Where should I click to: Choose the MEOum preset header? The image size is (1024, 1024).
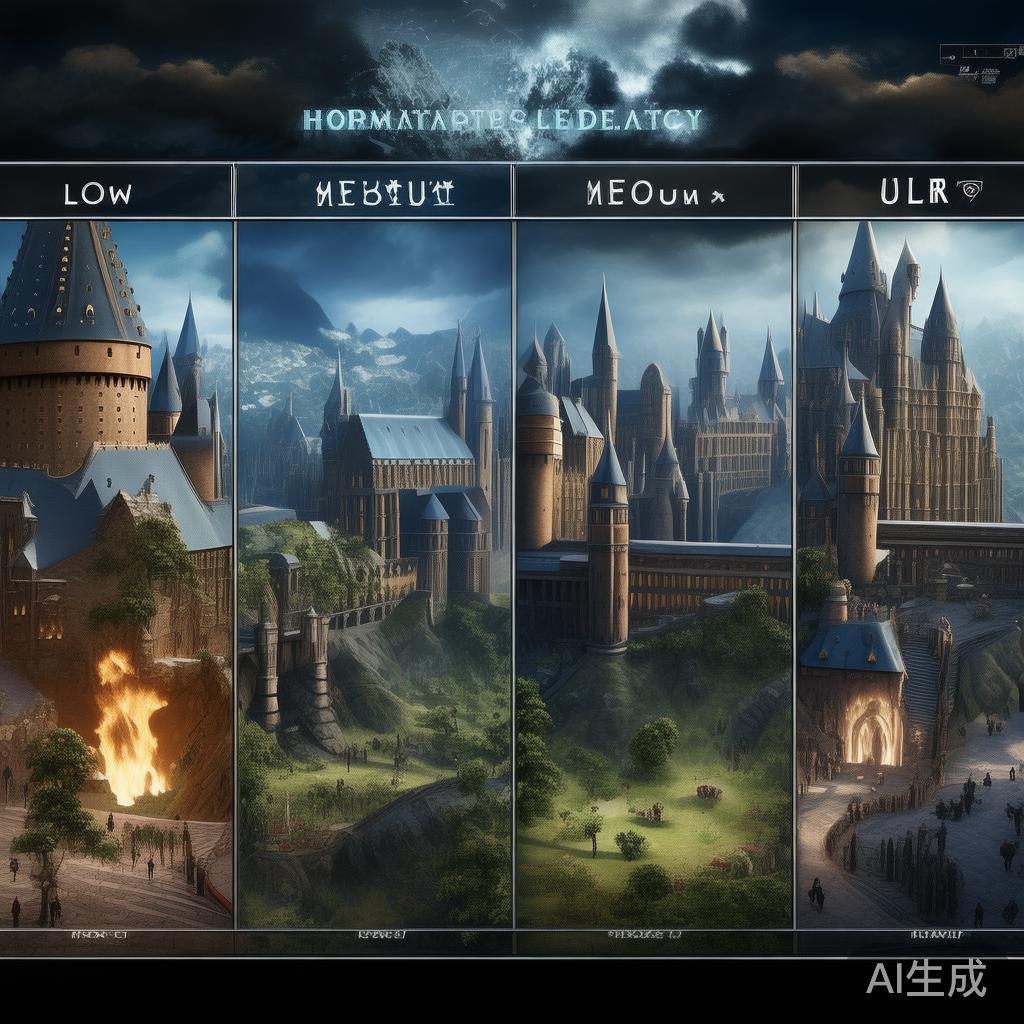655,193
